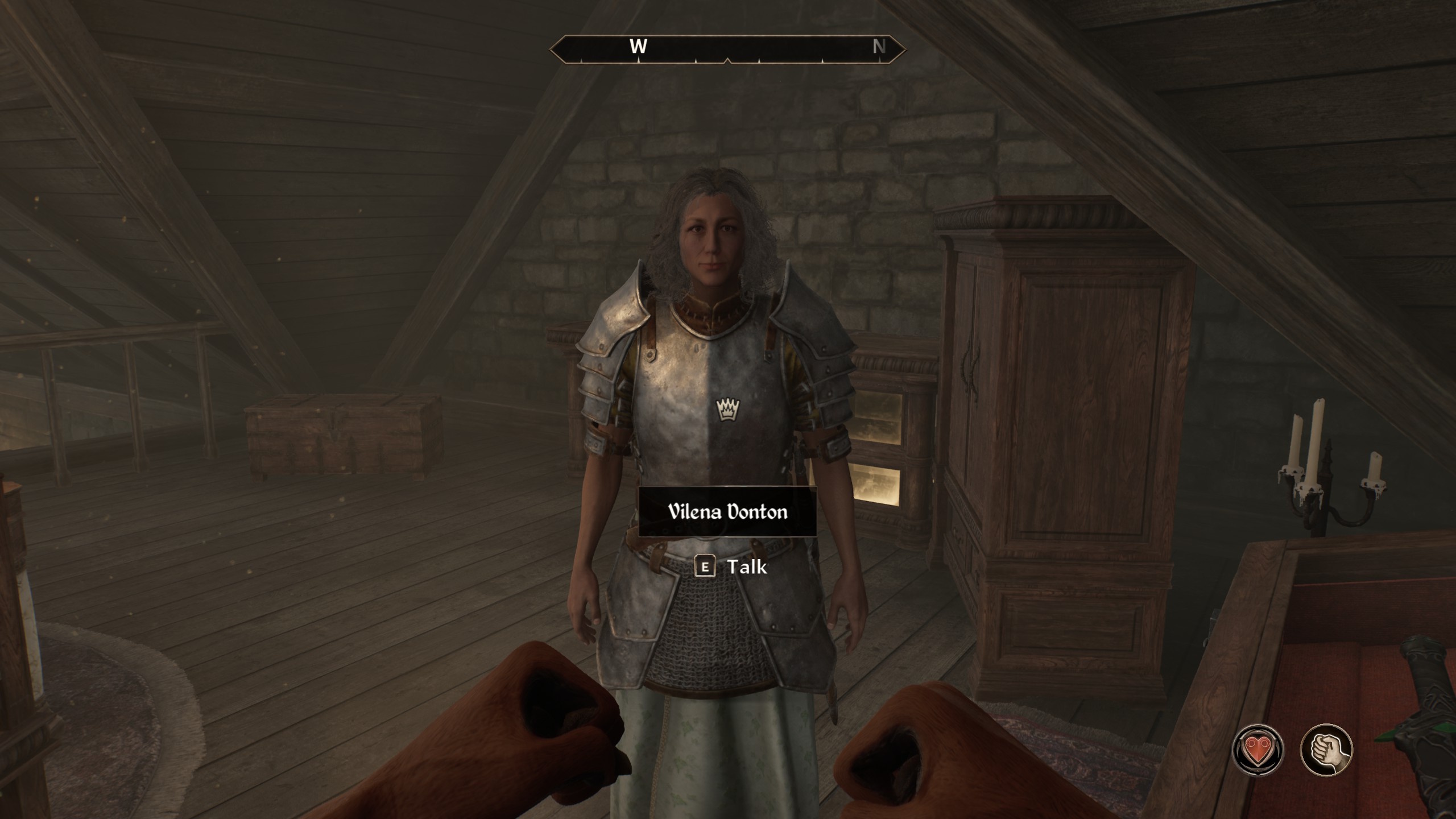Click the compass bar showing W and N
1456x819 pixels.
click(727, 48)
